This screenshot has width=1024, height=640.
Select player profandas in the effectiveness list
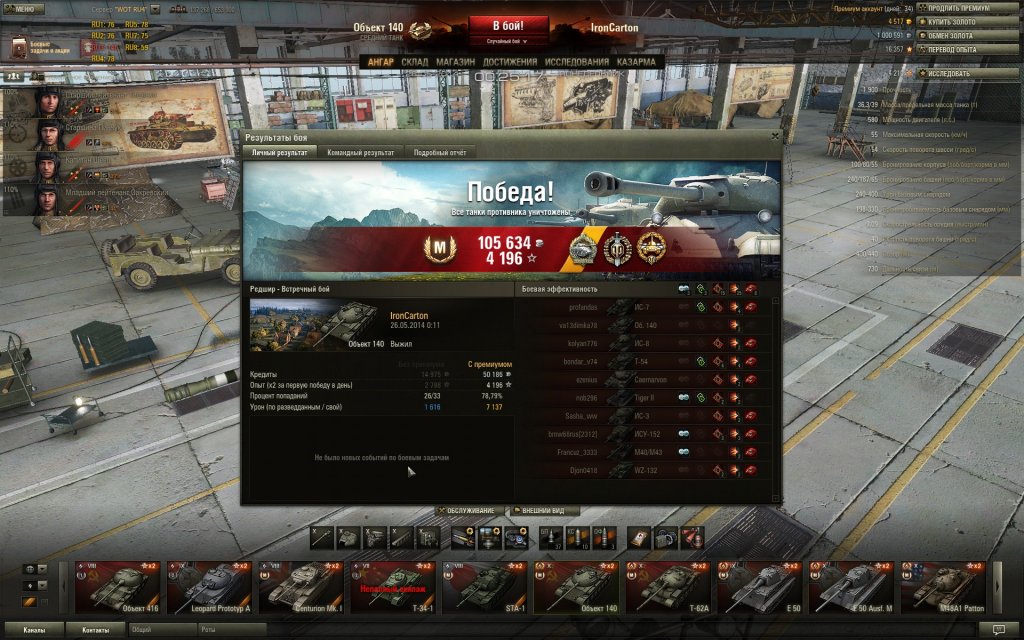582,307
